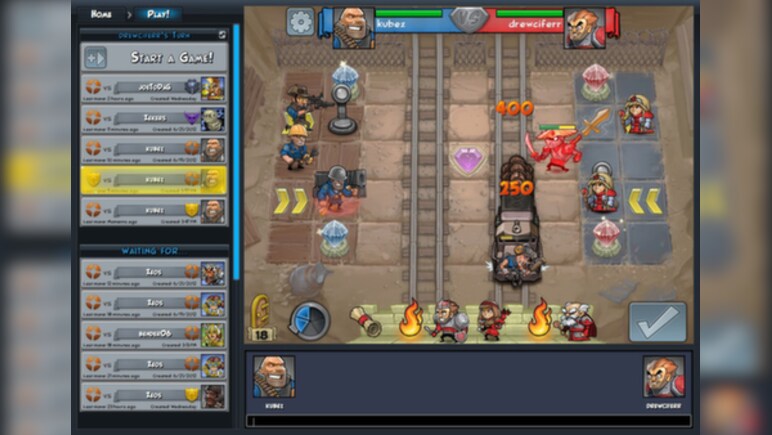Click the Start a Game button

coord(153,58)
